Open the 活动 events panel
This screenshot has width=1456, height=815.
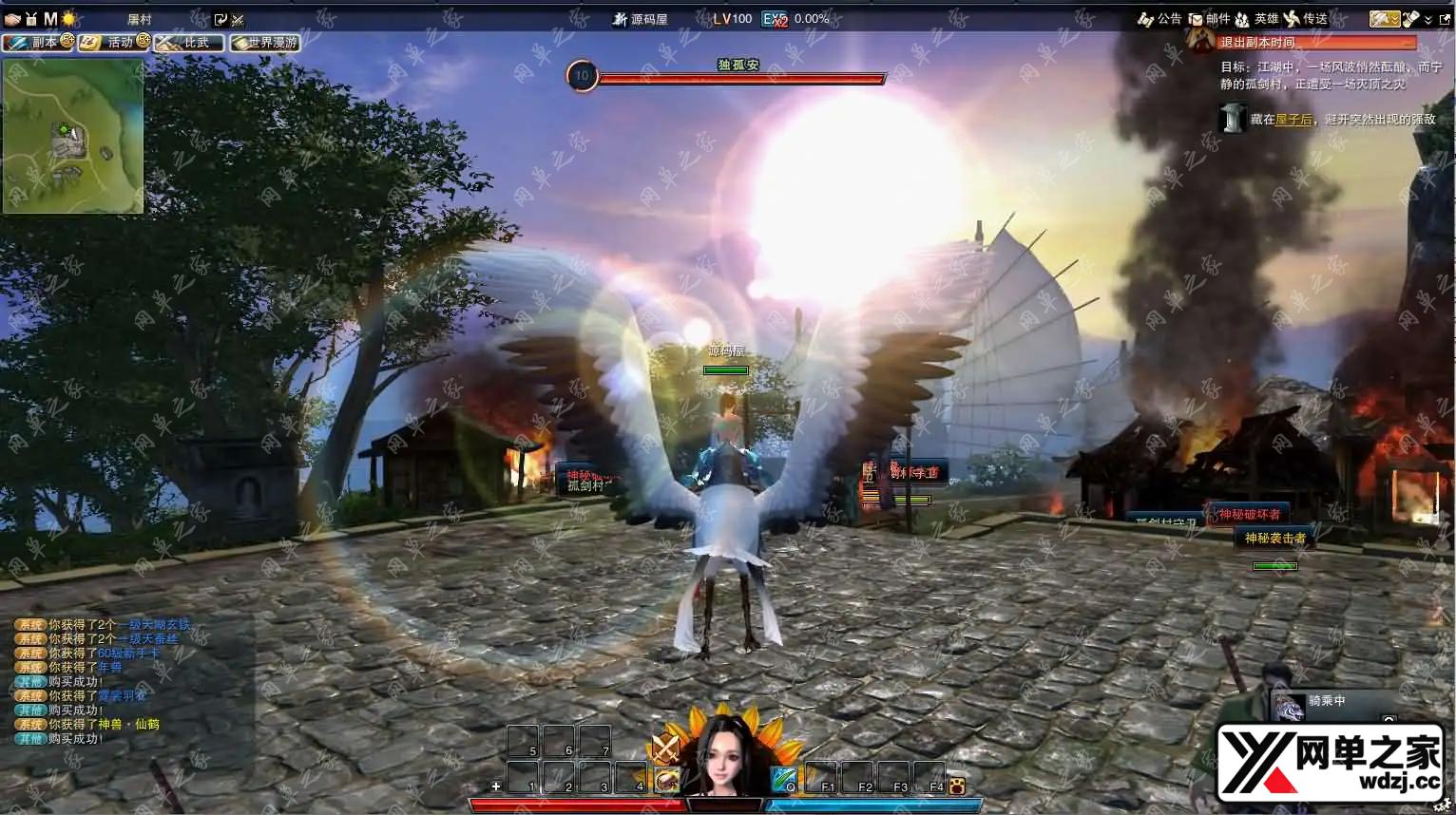(x=114, y=43)
